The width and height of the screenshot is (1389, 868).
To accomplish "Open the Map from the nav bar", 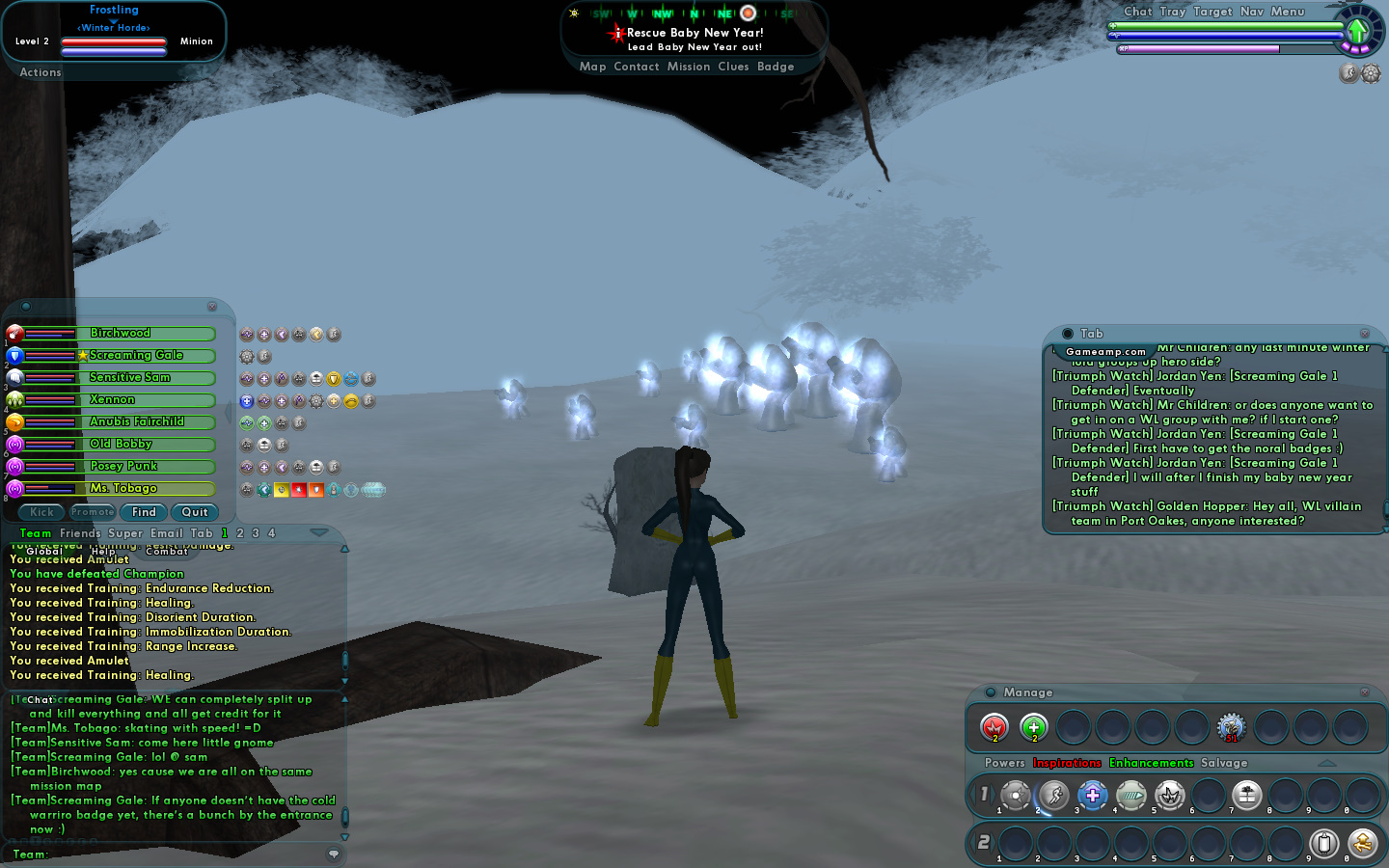I will point(592,67).
